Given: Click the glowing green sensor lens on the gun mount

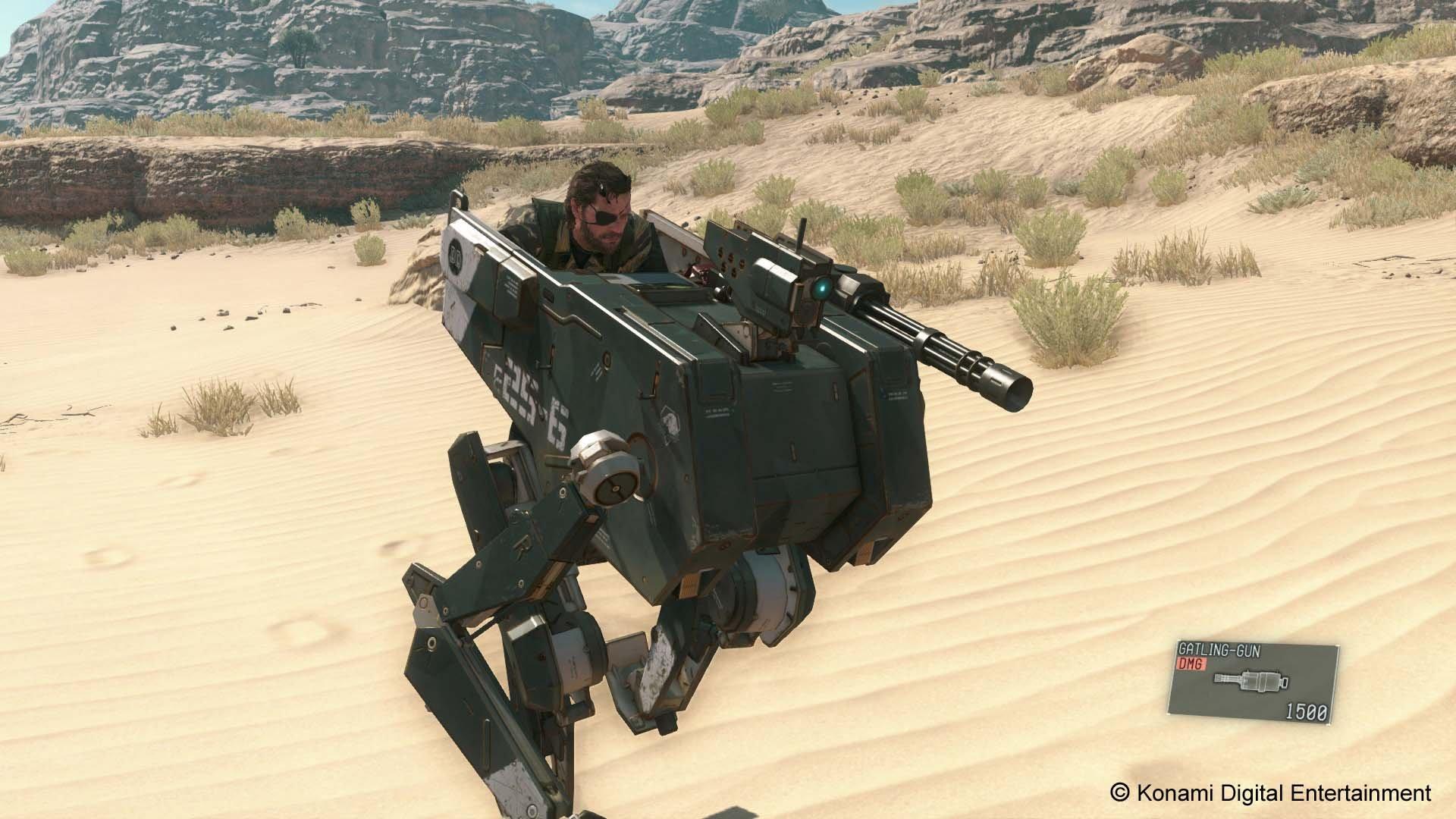Looking at the screenshot, I should point(822,287).
